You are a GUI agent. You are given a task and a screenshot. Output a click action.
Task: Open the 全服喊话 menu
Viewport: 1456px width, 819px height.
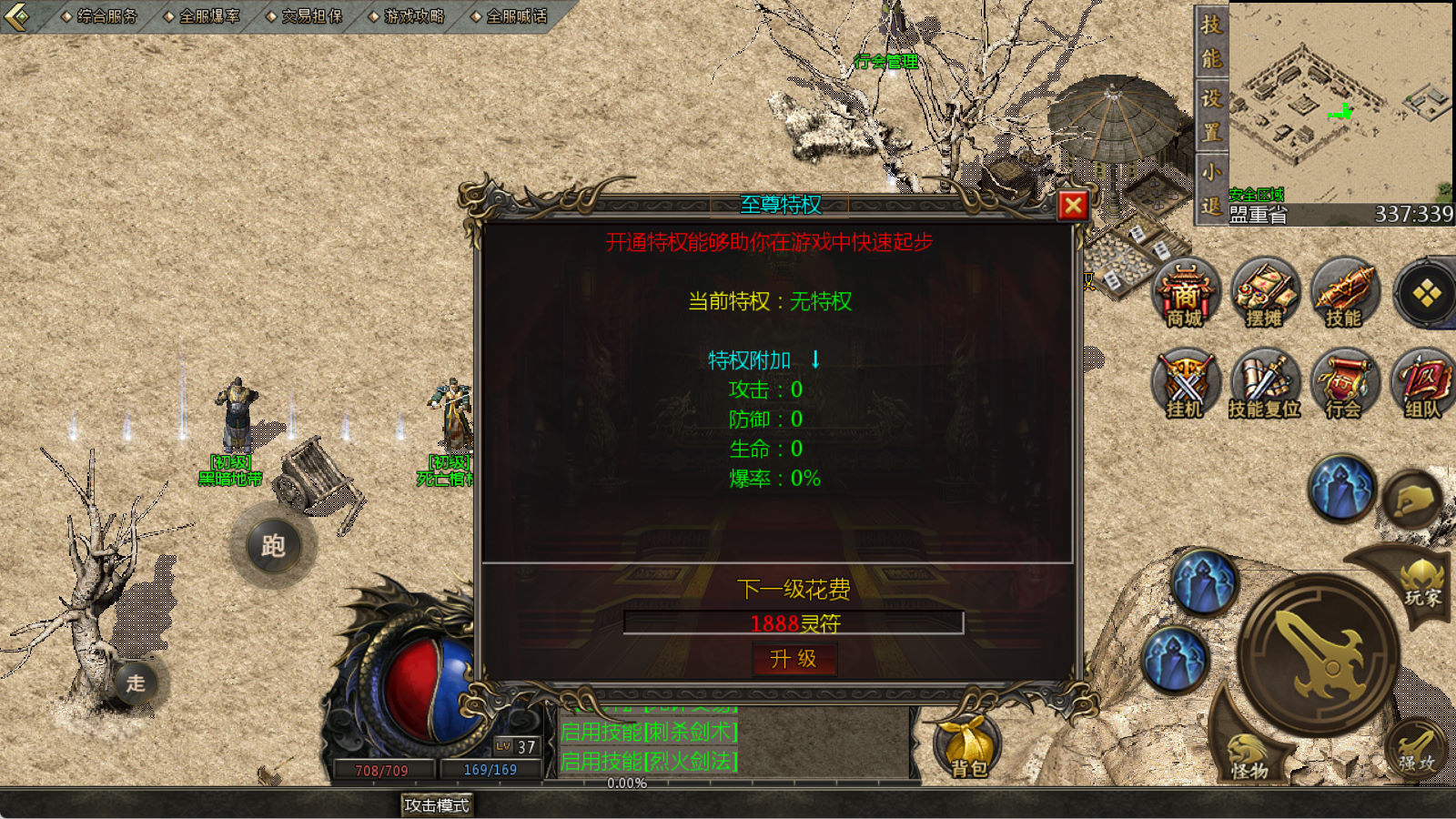point(510,16)
